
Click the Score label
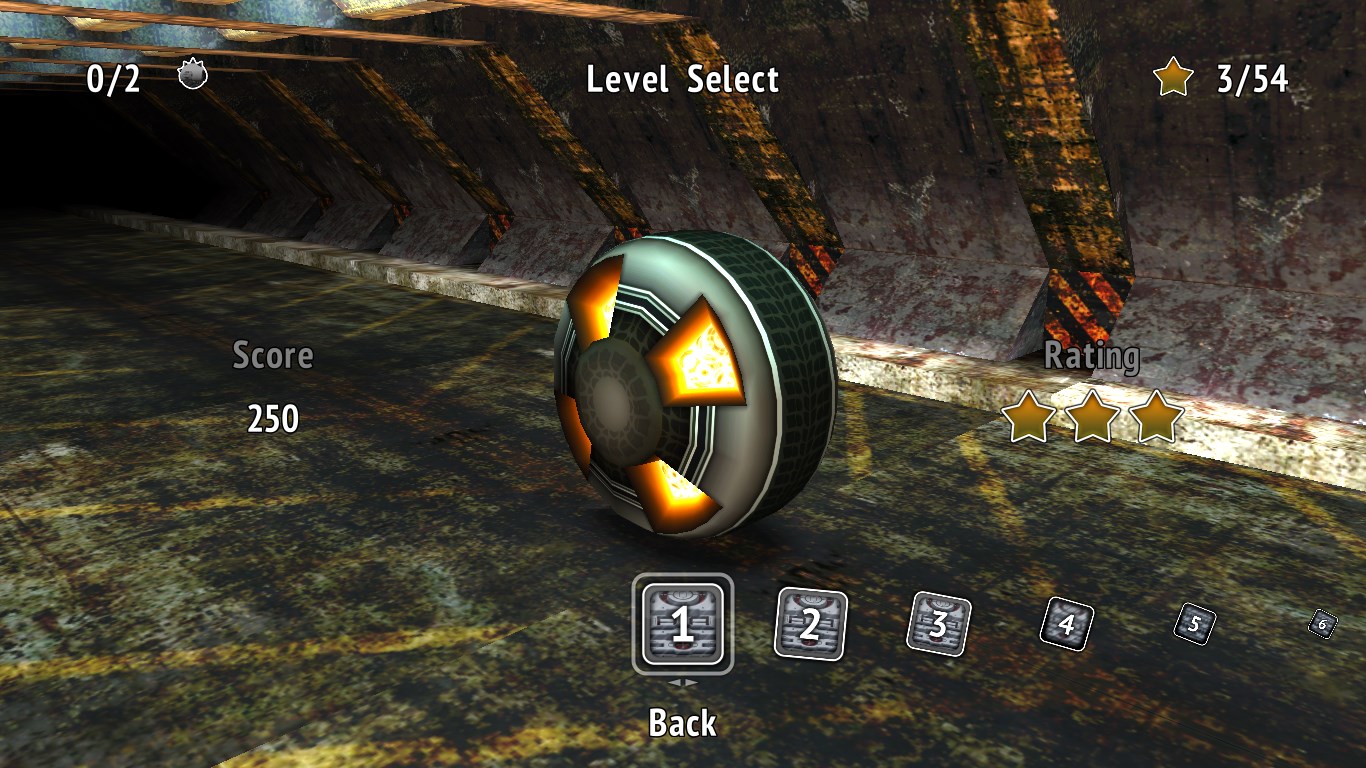(x=273, y=355)
